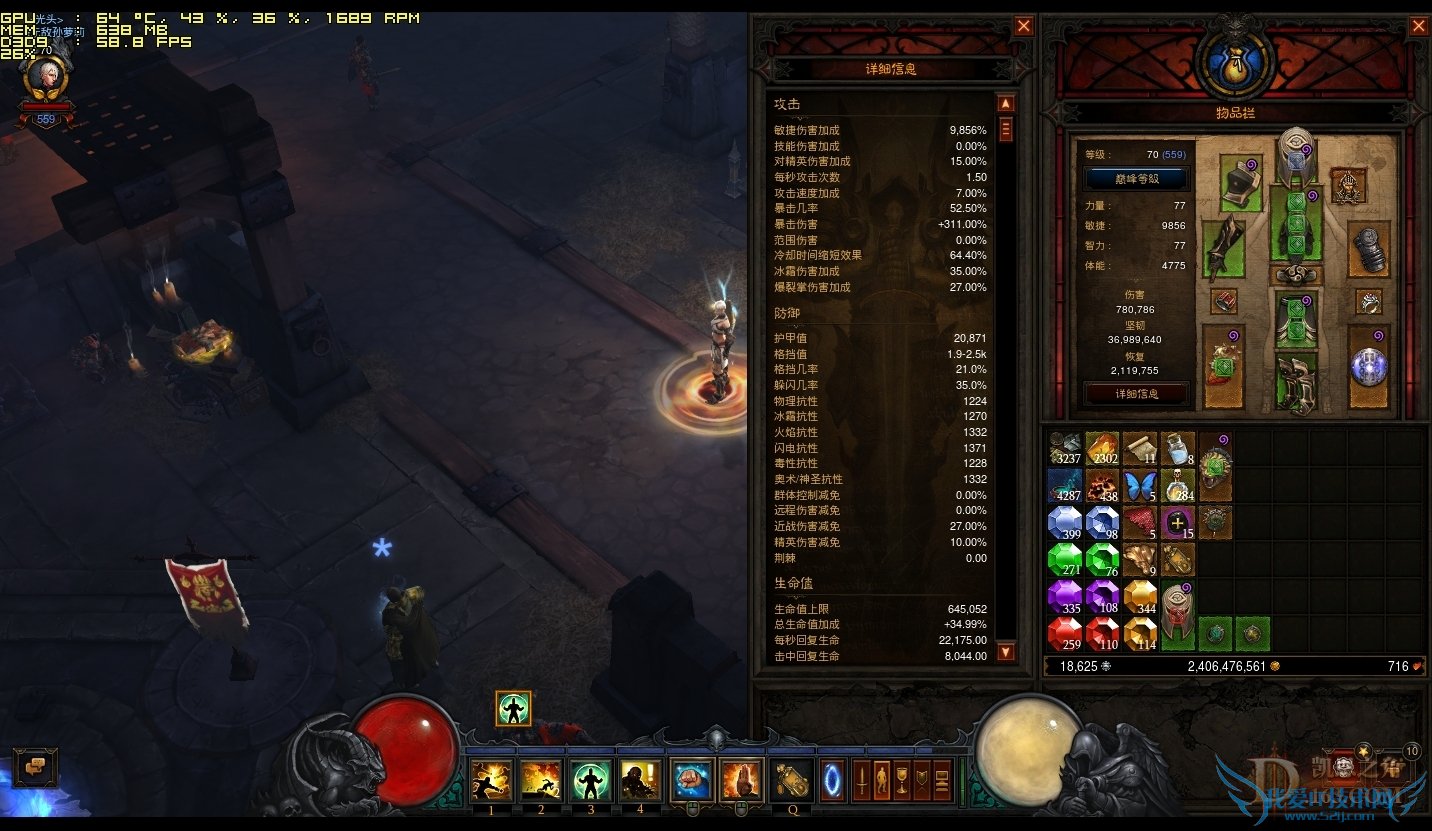Viewport: 1432px width, 831px height.
Task: Activate the Dashing Strike skill in slot 2
Action: (541, 778)
